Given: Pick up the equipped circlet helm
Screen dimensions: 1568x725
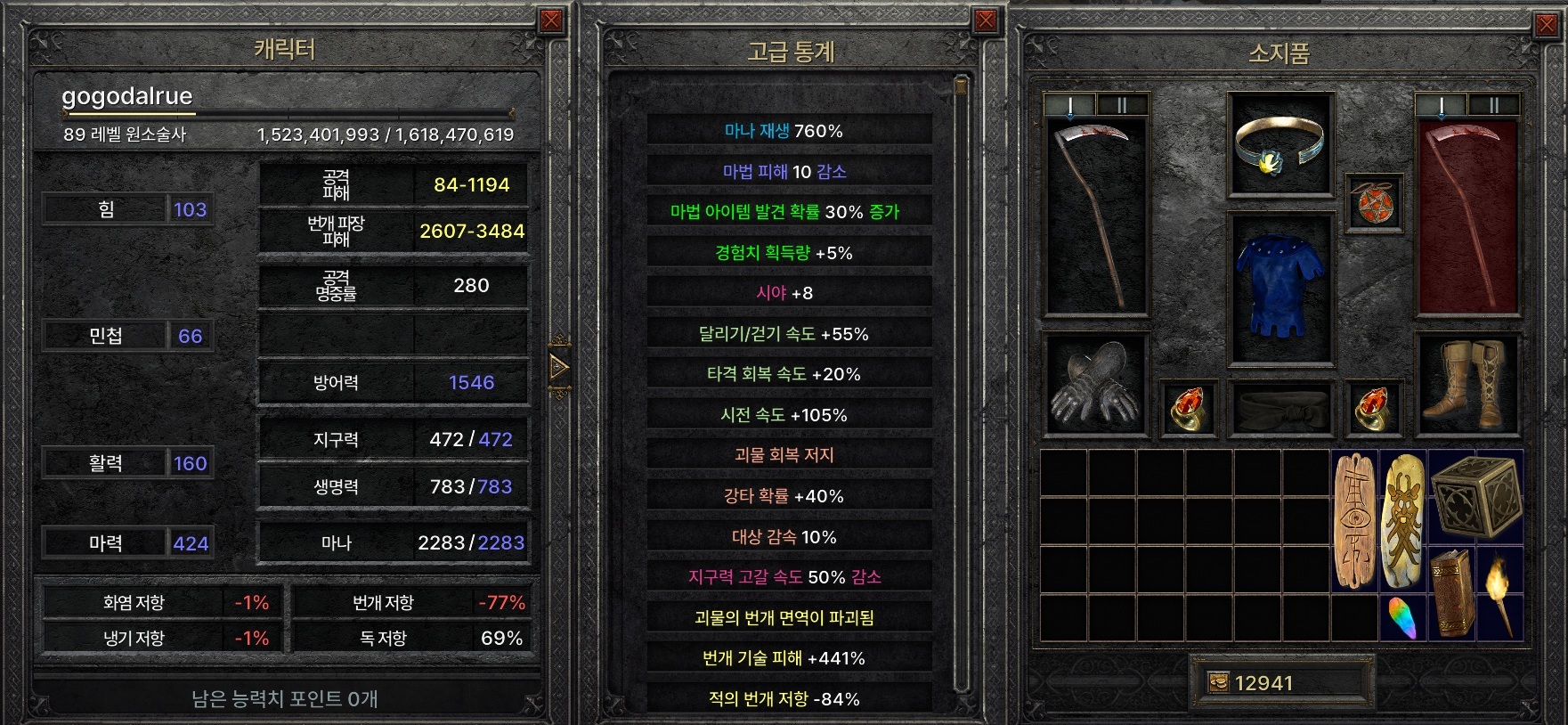Looking at the screenshot, I should pyautogui.click(x=1280, y=145).
